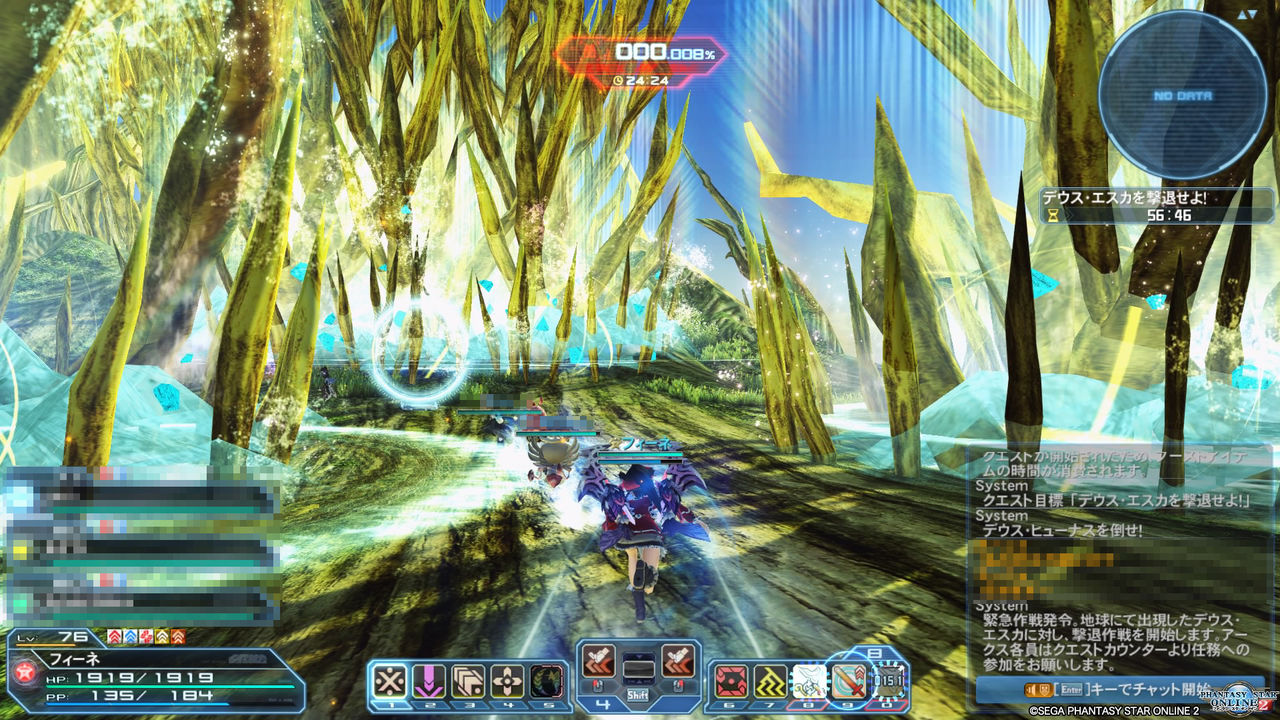Click the four-way cross icon in slot 4
Screen dimensions: 1280x720
pos(508,680)
